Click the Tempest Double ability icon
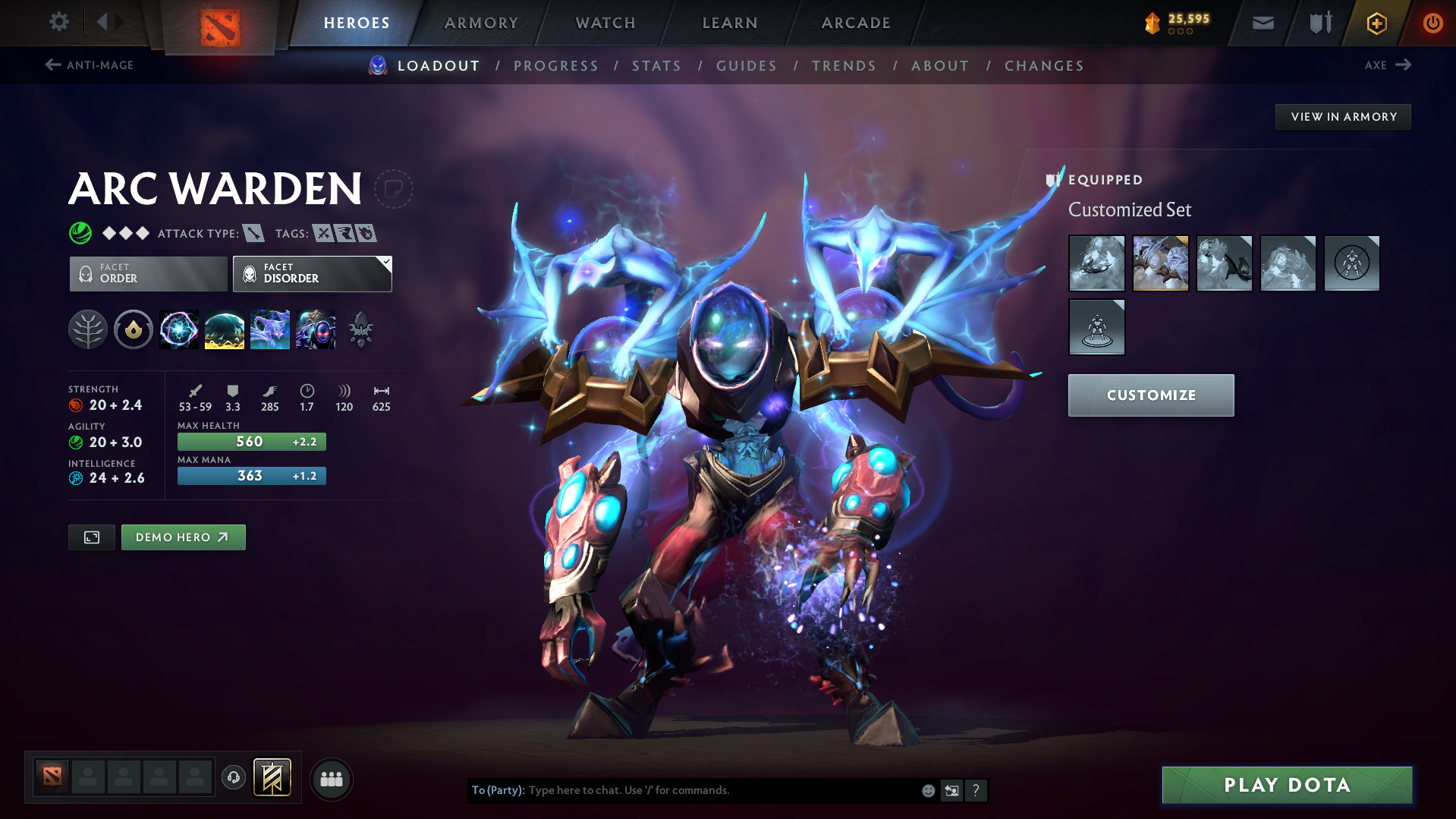Screen dimensions: 1456x819 click(x=316, y=329)
